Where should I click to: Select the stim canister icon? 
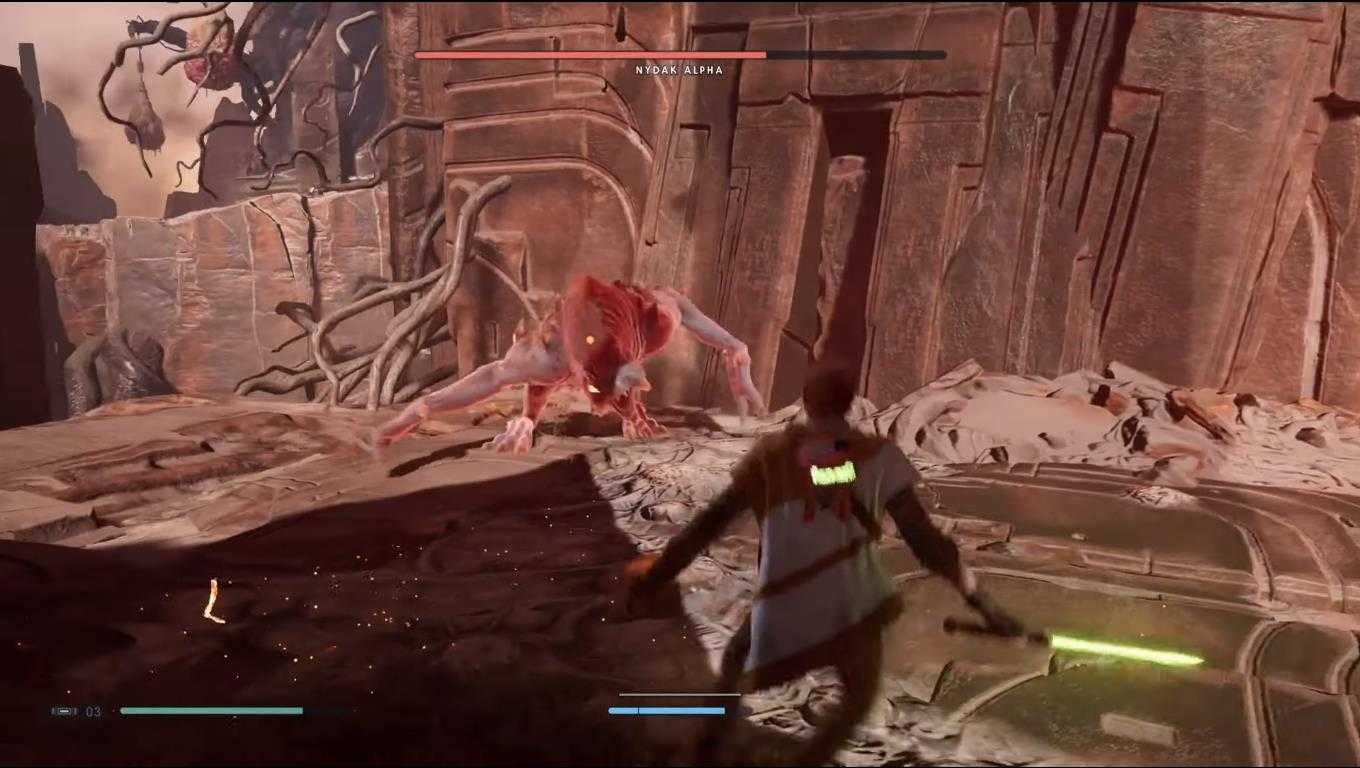64,711
